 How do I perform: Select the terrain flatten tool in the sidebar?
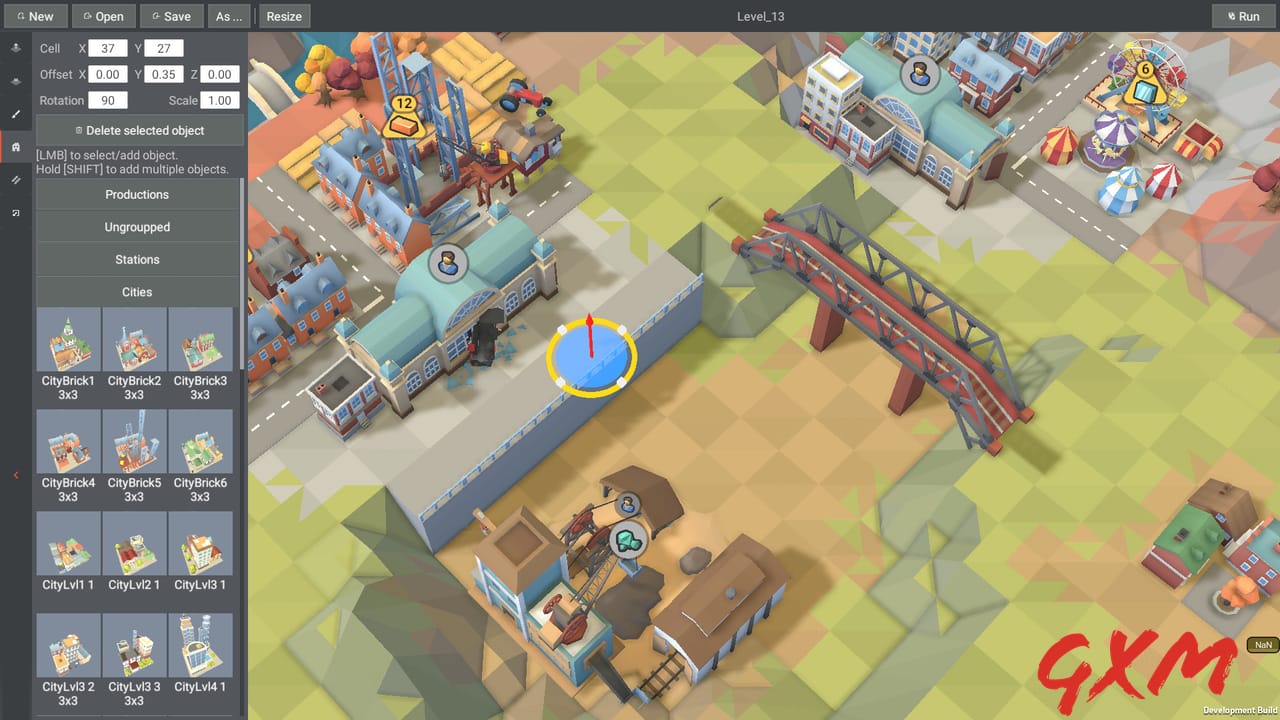[x=15, y=81]
